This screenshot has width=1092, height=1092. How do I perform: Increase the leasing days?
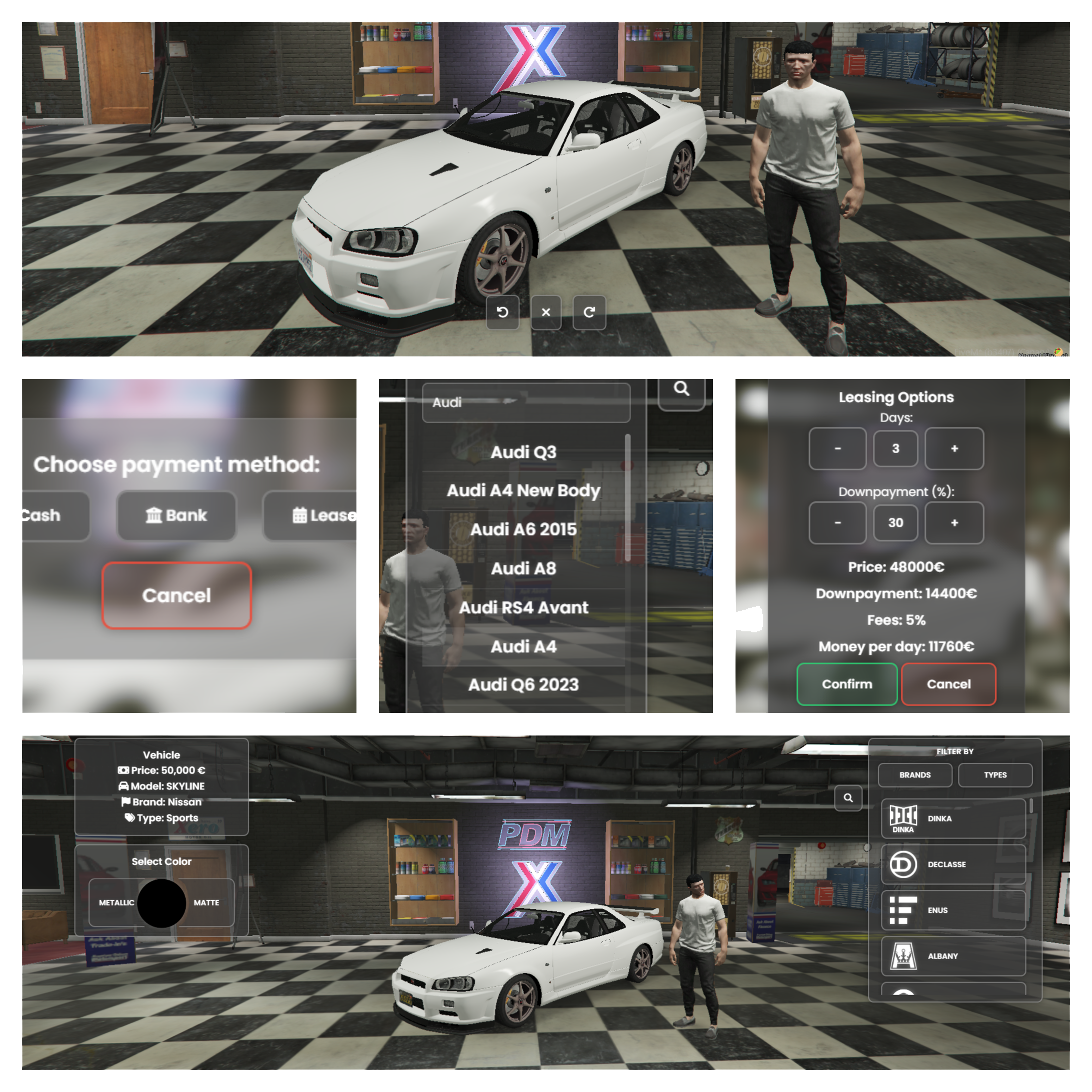pyautogui.click(x=954, y=449)
